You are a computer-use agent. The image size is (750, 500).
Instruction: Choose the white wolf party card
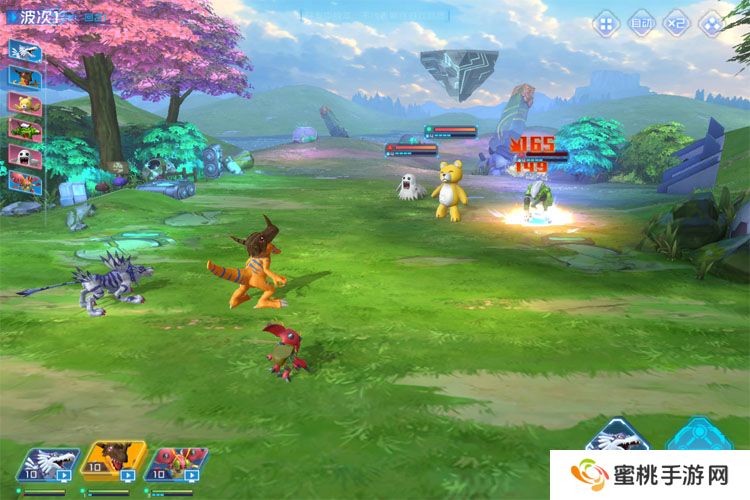tap(47, 464)
